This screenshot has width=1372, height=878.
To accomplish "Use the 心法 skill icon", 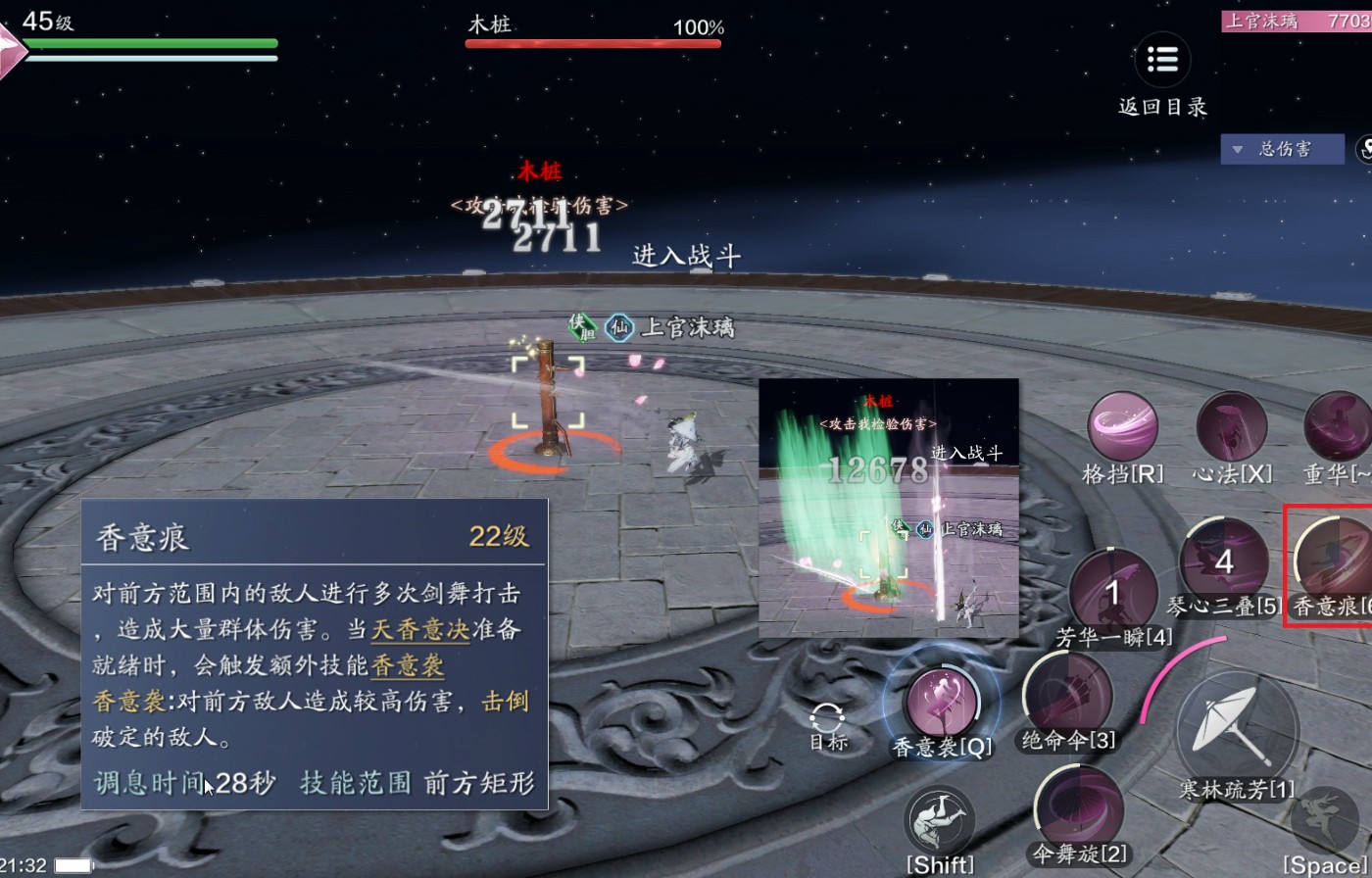I will click(1231, 427).
